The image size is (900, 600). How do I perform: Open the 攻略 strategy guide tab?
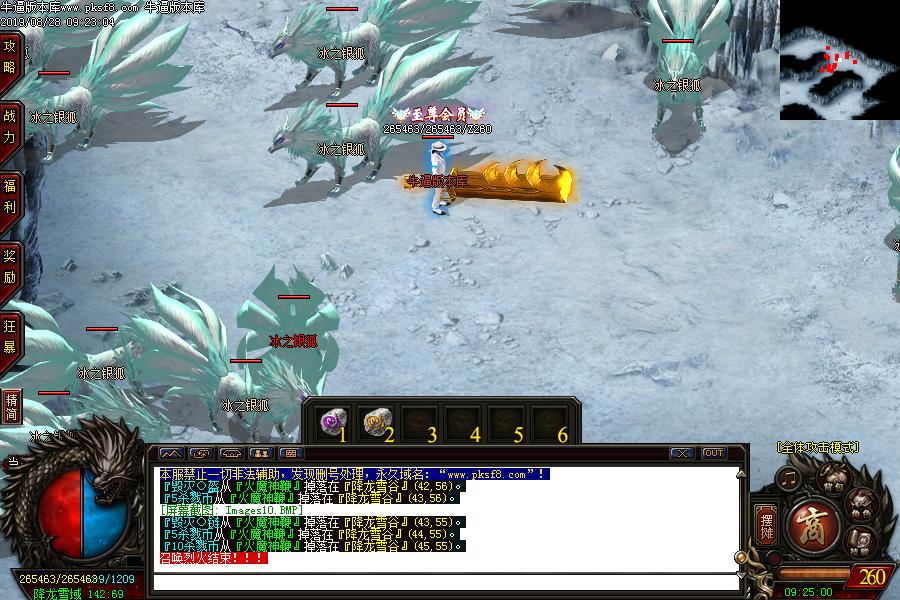coord(10,56)
